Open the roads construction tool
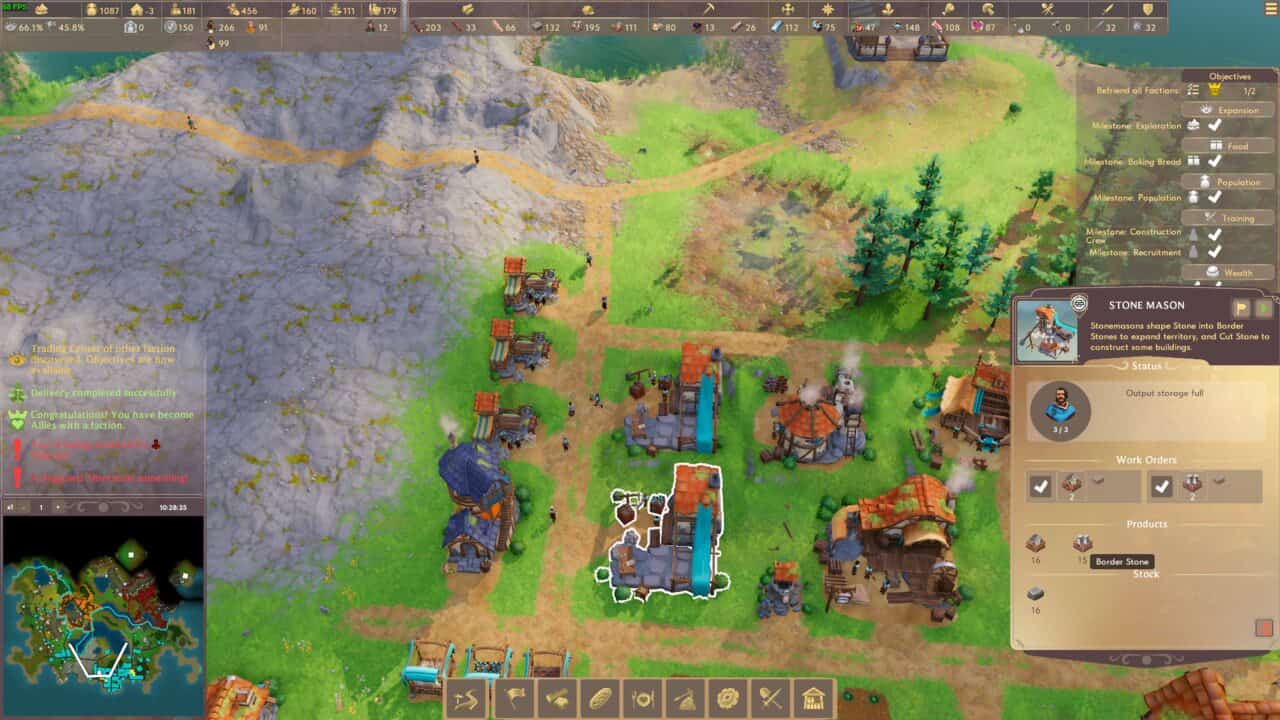Screen dimensions: 1280x720 pyautogui.click(x=465, y=700)
